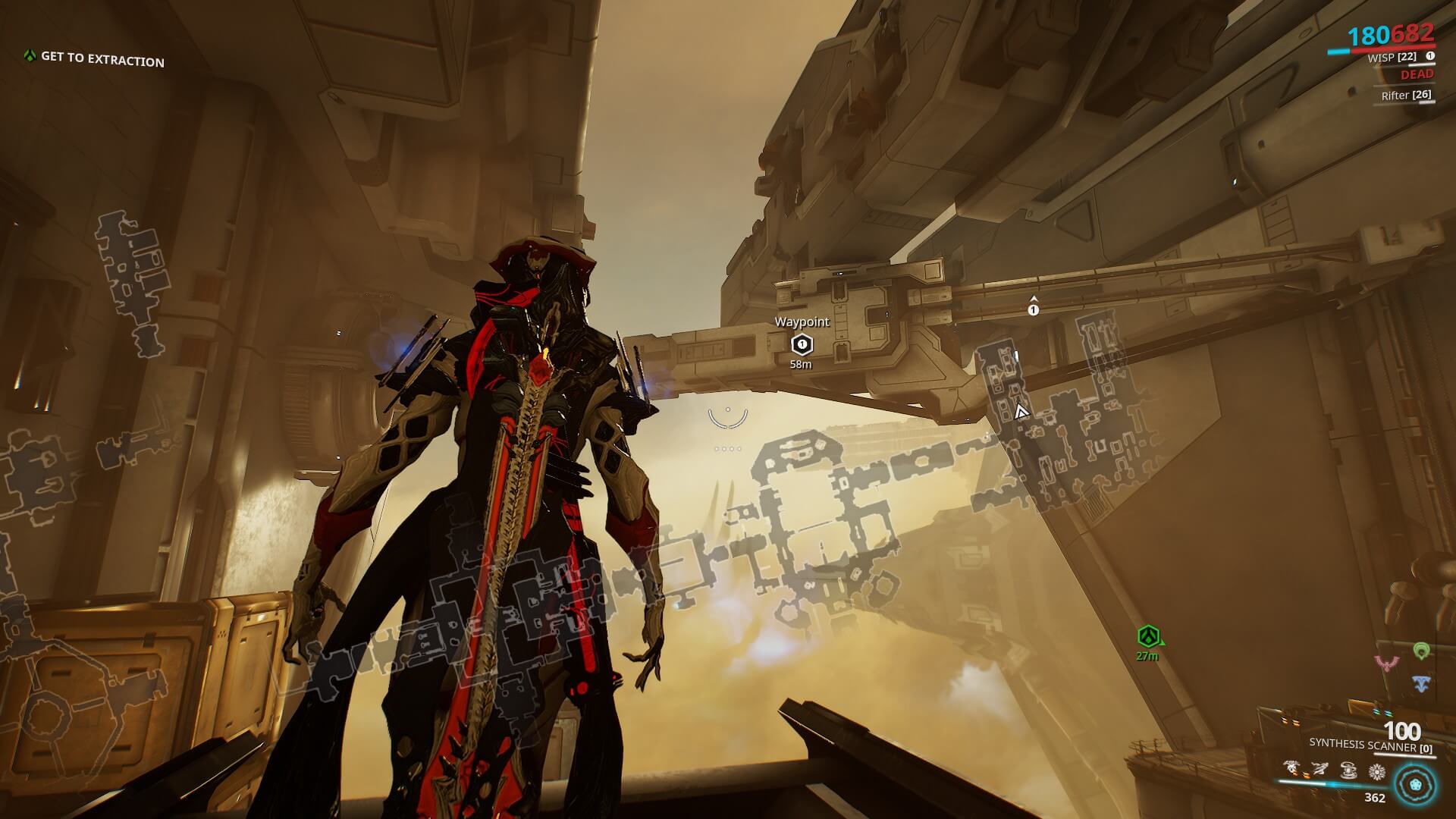Click the small numbered waypoint map marker
Screen dimensions: 1456x819
(x=1033, y=309)
